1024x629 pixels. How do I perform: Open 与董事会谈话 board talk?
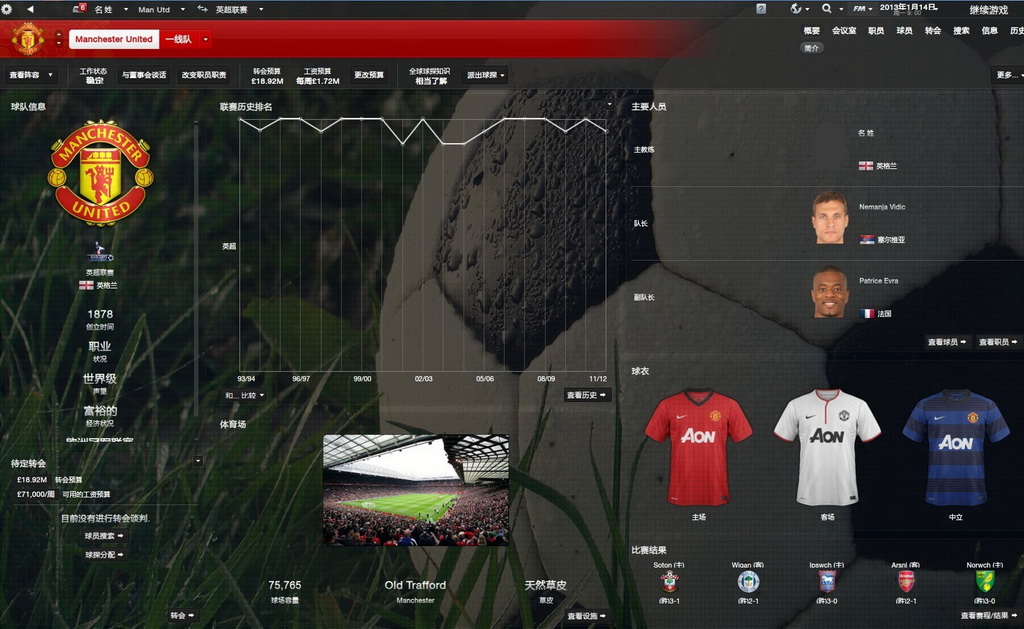(x=144, y=75)
